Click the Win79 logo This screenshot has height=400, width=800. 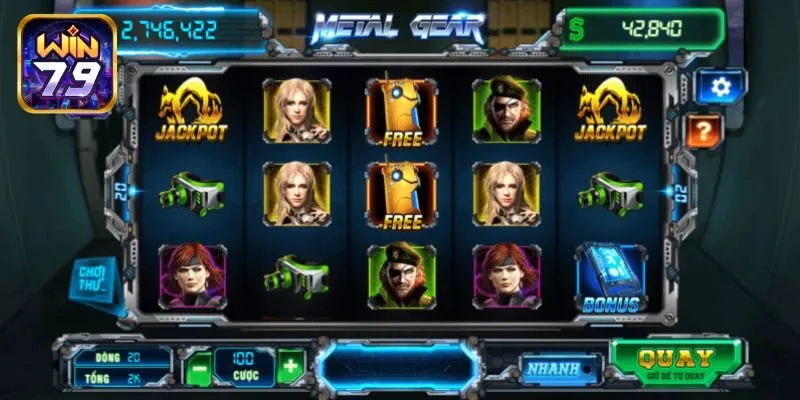pyautogui.click(x=67, y=62)
